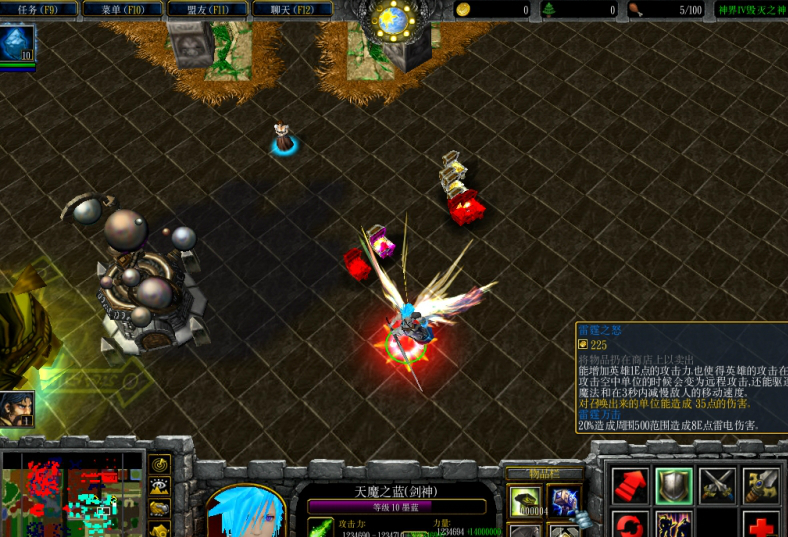Activate the red arrow Move command
788x537 pixels.
pyautogui.click(x=630, y=486)
